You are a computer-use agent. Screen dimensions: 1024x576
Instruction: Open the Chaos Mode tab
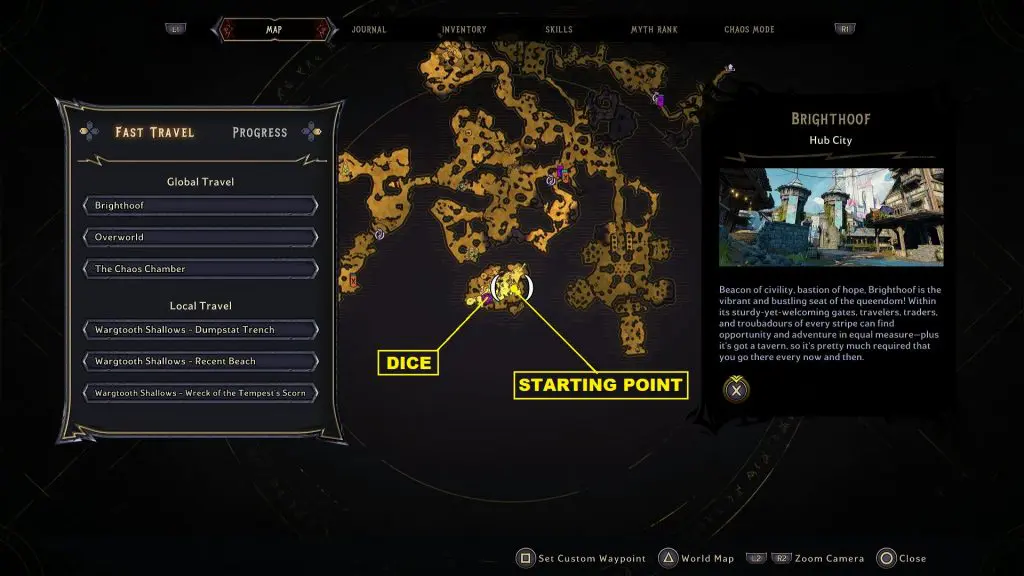(x=751, y=30)
